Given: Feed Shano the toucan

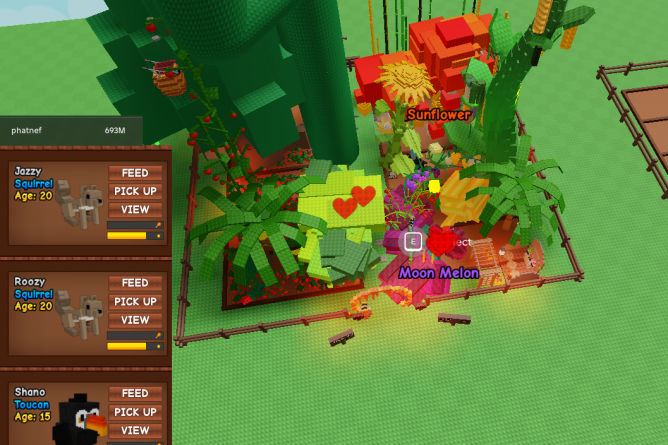Looking at the screenshot, I should click(135, 393).
